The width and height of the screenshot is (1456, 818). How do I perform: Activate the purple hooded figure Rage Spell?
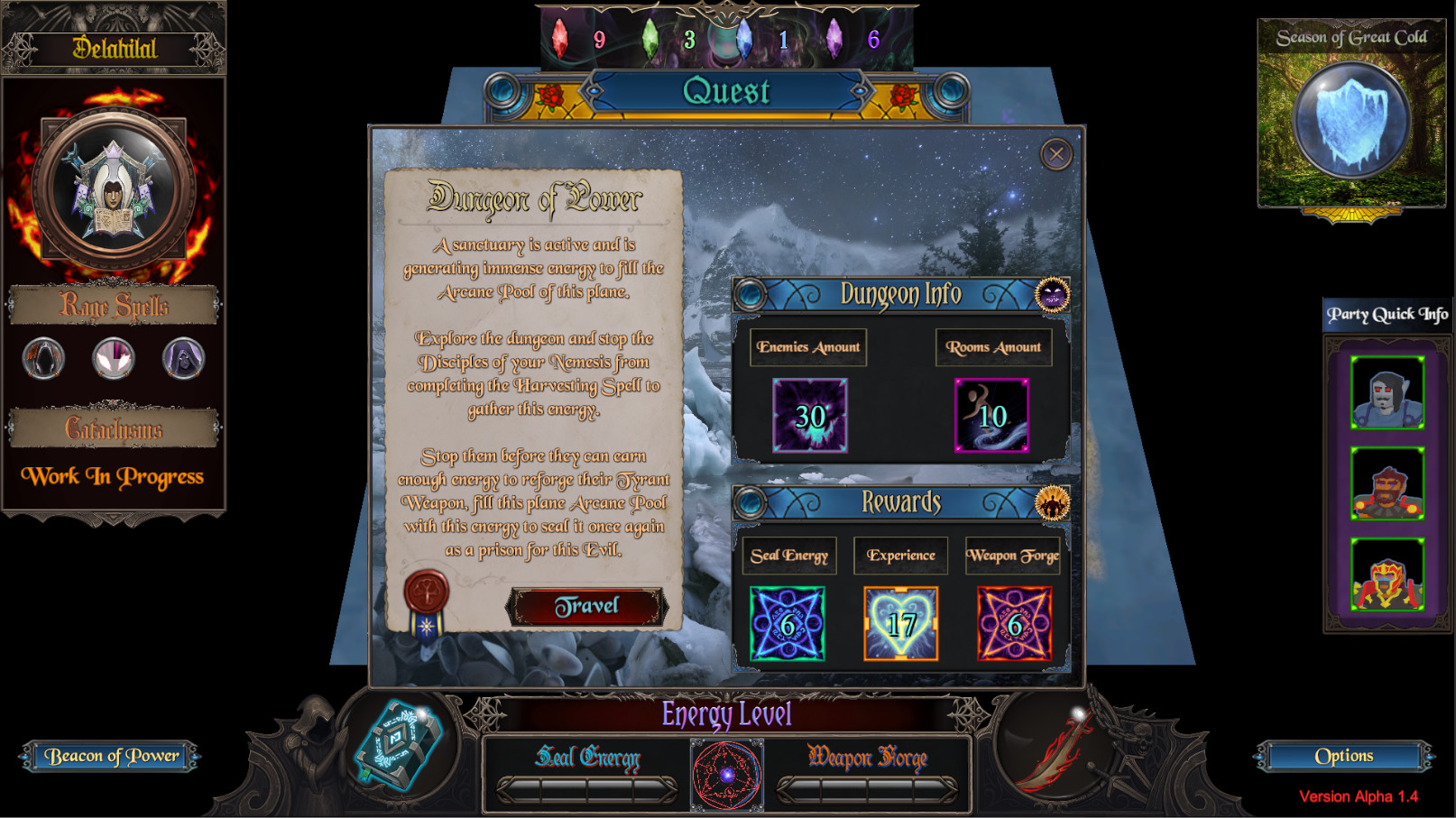click(182, 358)
